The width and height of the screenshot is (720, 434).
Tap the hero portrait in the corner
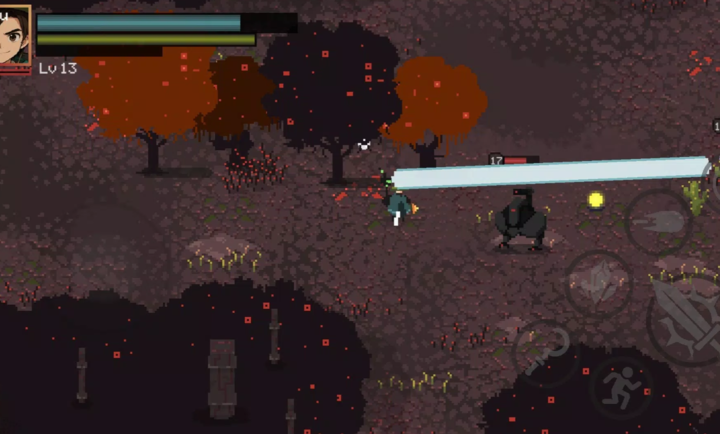[x=15, y=36]
